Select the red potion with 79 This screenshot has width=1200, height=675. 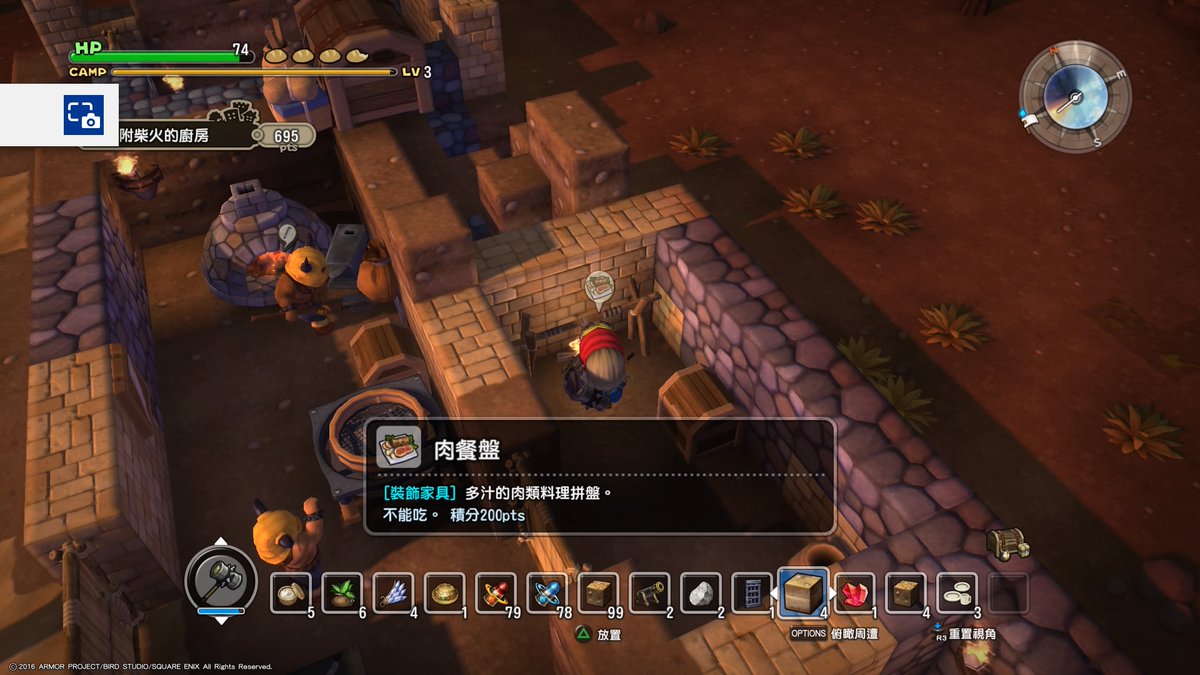coord(496,592)
